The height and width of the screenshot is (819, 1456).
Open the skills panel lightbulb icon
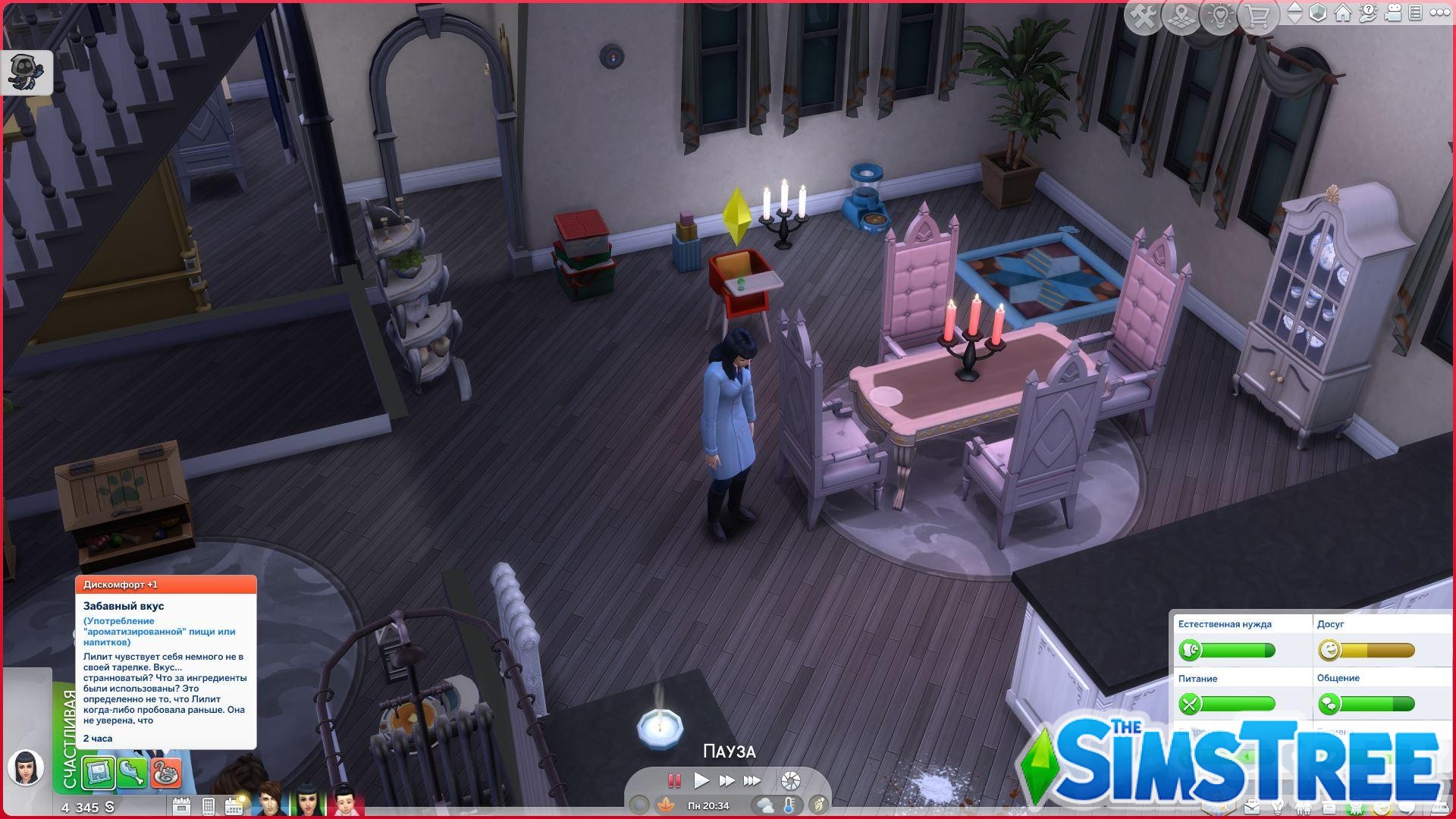coord(1277,807)
